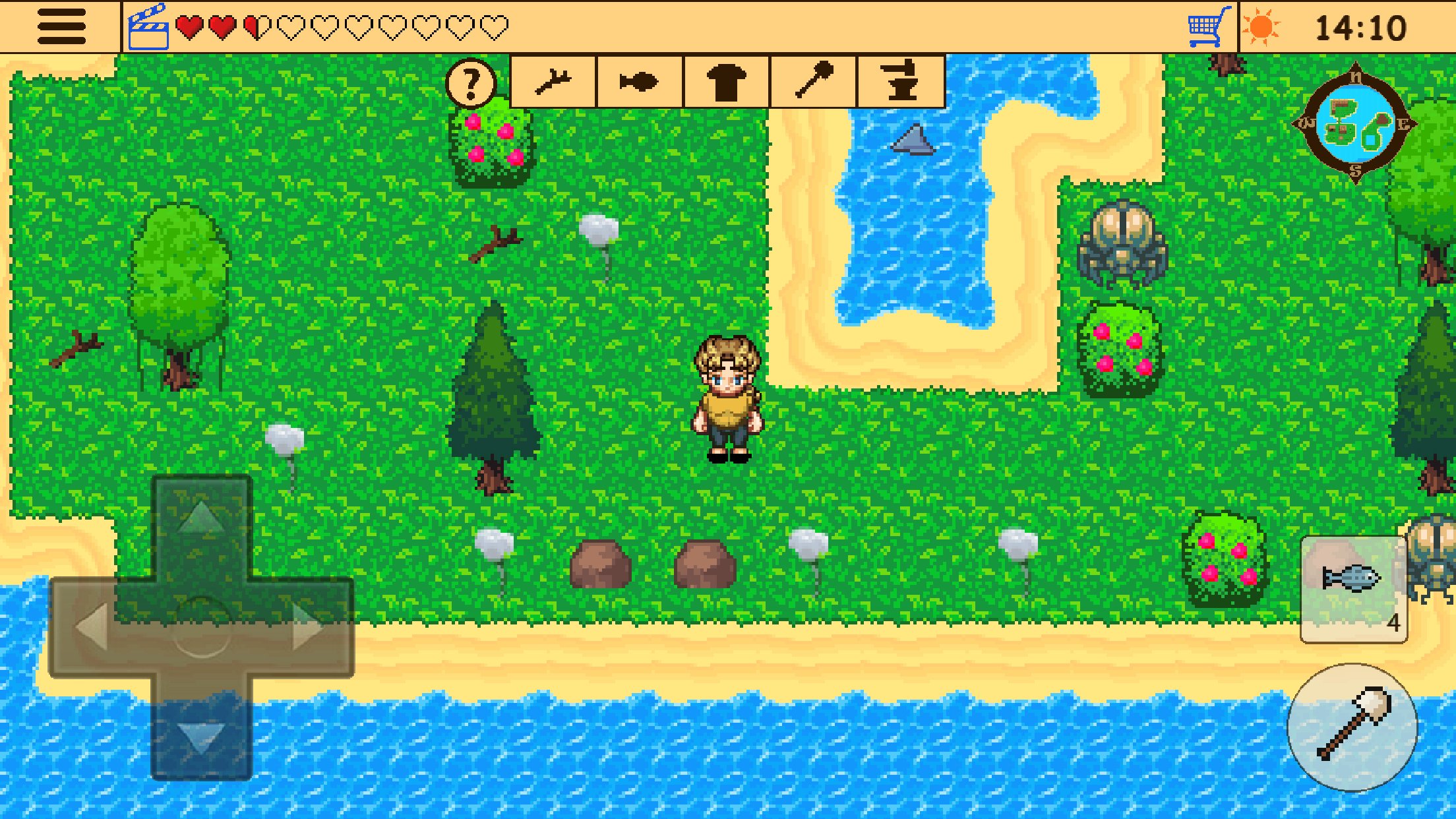The image size is (1456, 819).
Task: Choose the tool crafting category
Action: [x=815, y=82]
